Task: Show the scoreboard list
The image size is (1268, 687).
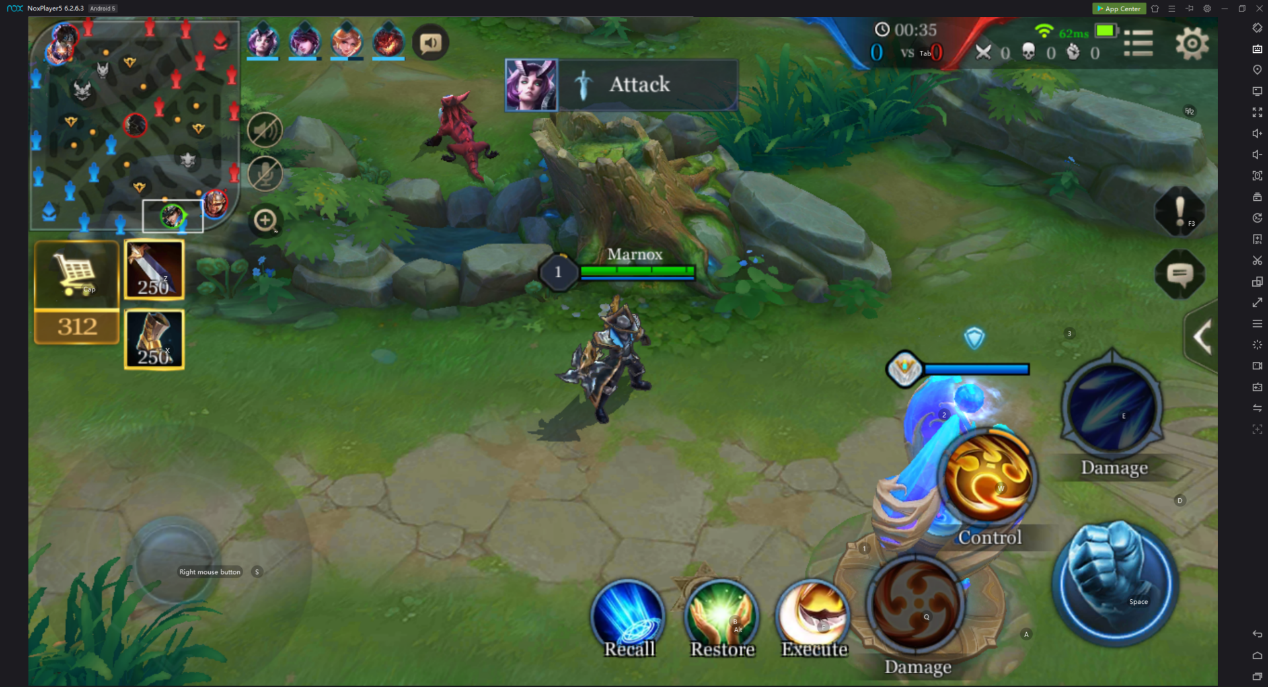Action: click(x=1138, y=43)
